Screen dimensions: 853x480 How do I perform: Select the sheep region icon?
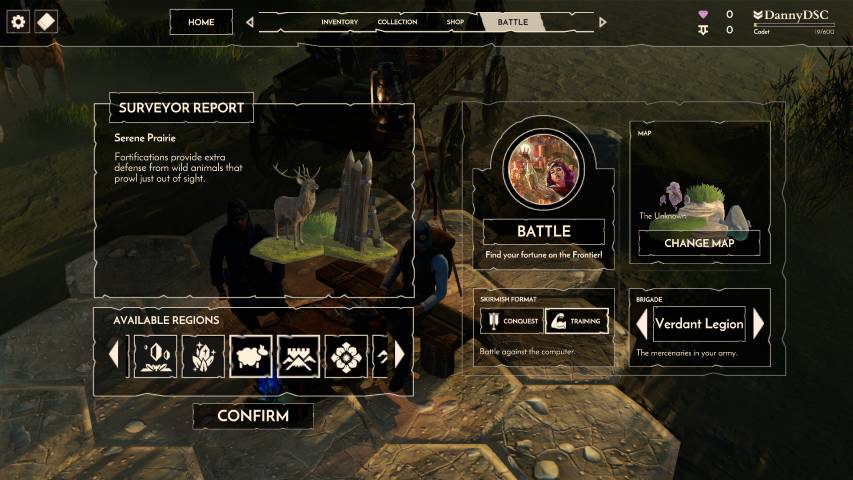251,355
